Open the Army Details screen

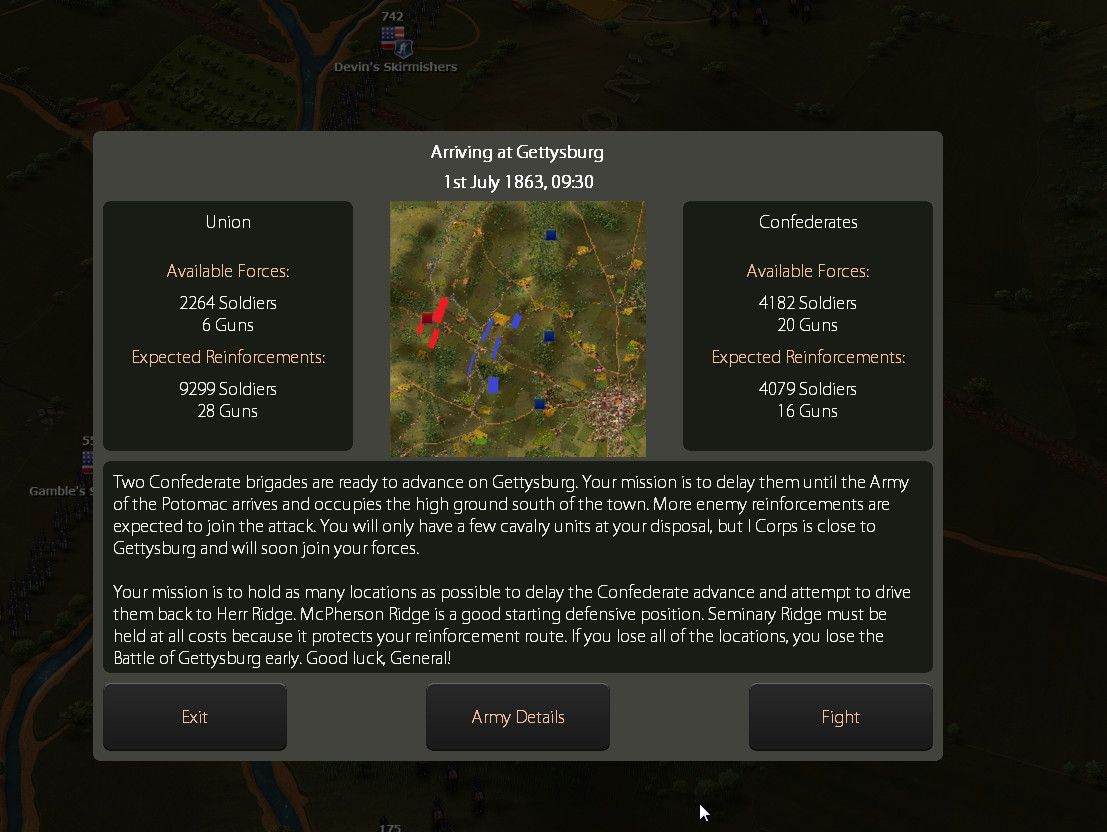[x=518, y=717]
